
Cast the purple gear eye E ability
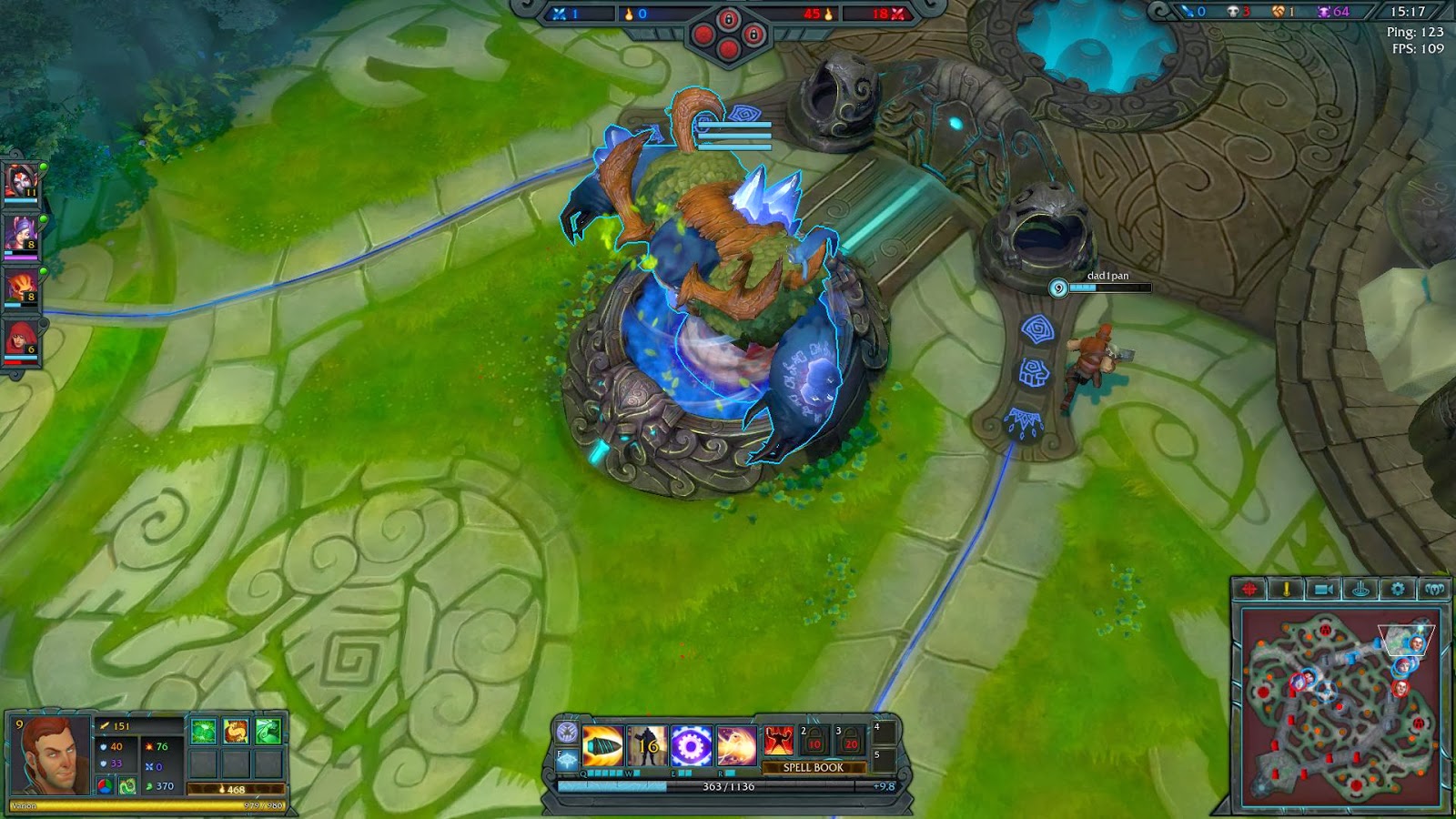coord(691,745)
